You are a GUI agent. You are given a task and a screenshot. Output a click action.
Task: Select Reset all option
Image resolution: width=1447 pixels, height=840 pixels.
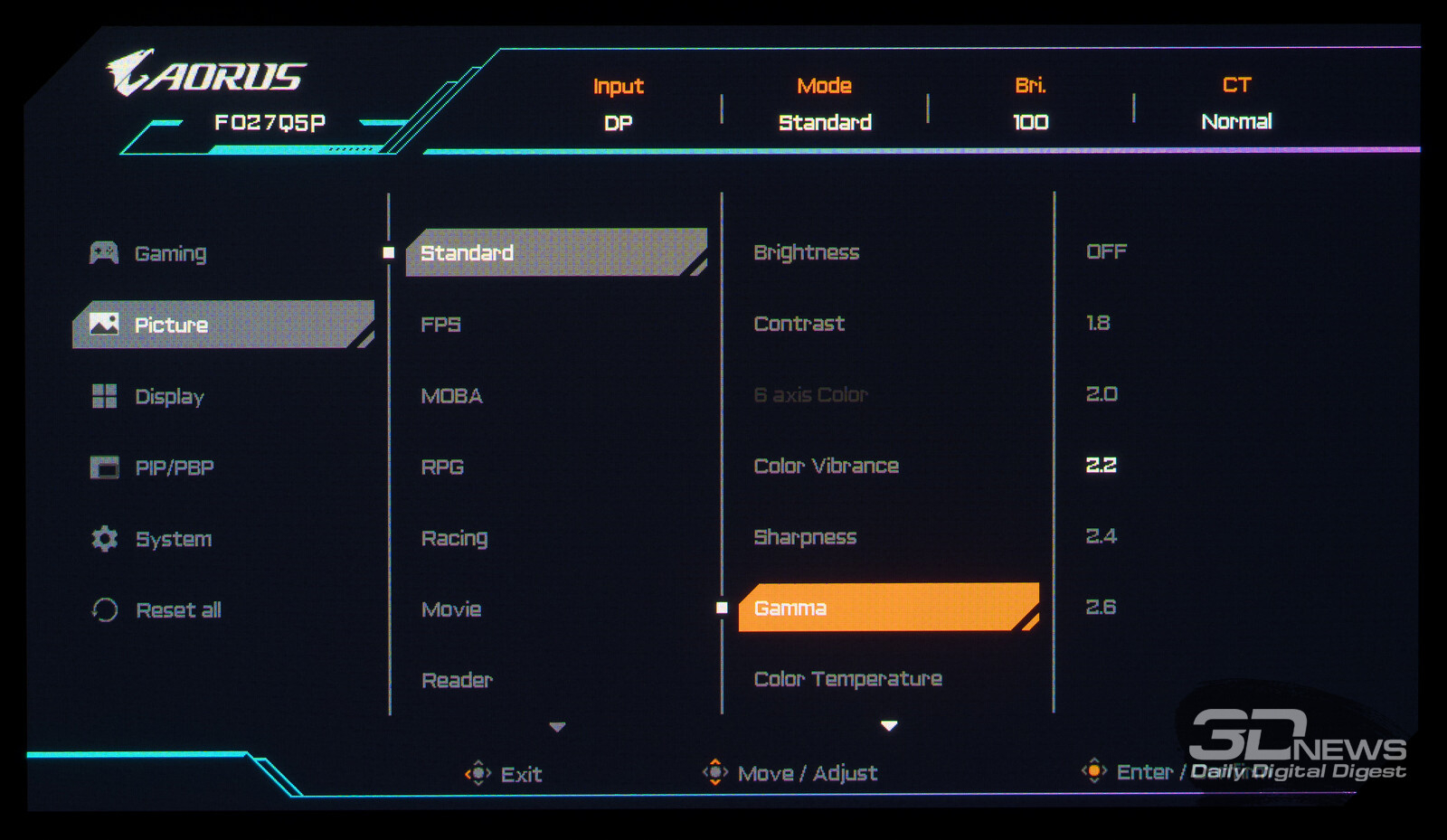tap(178, 610)
